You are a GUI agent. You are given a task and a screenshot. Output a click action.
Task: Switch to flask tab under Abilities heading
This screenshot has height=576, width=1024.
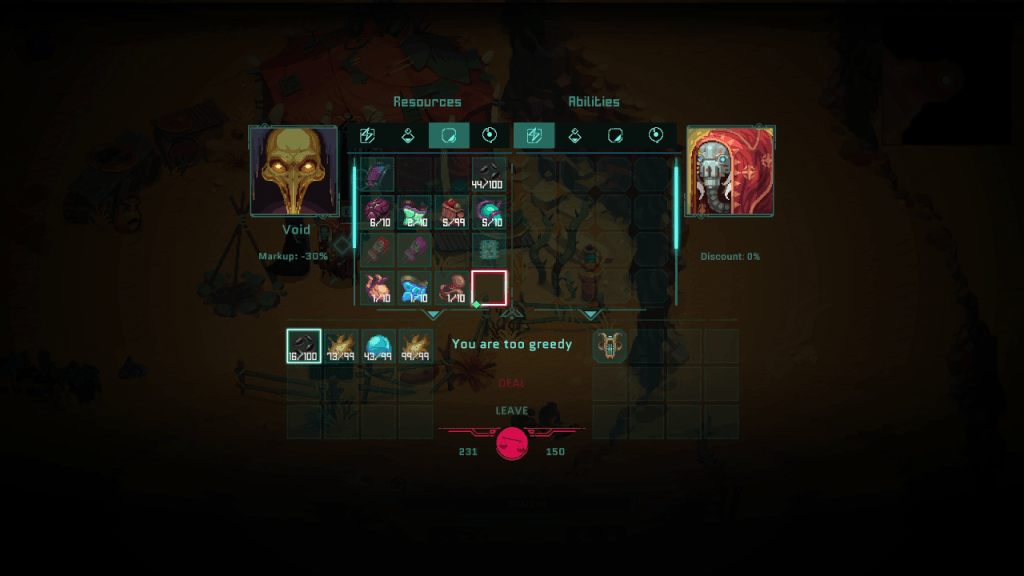point(575,136)
